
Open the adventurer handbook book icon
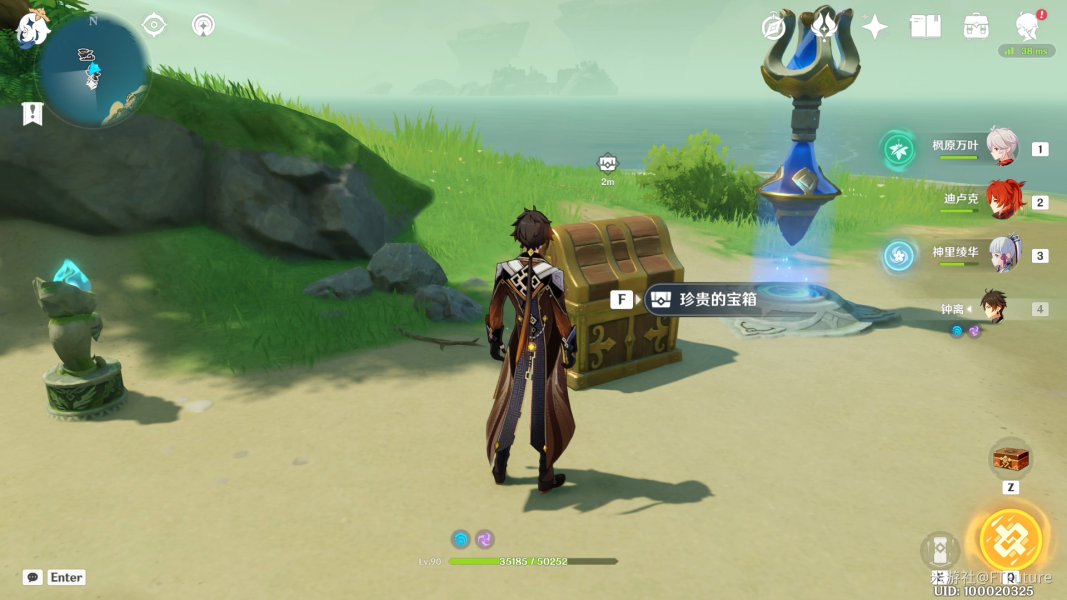926,27
